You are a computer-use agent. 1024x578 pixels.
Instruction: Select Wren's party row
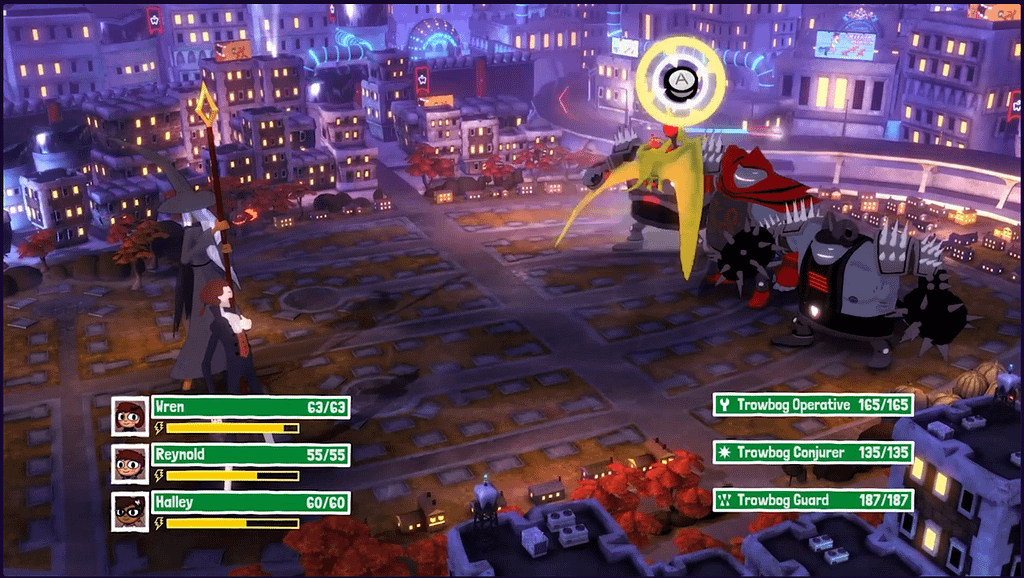[x=250, y=407]
